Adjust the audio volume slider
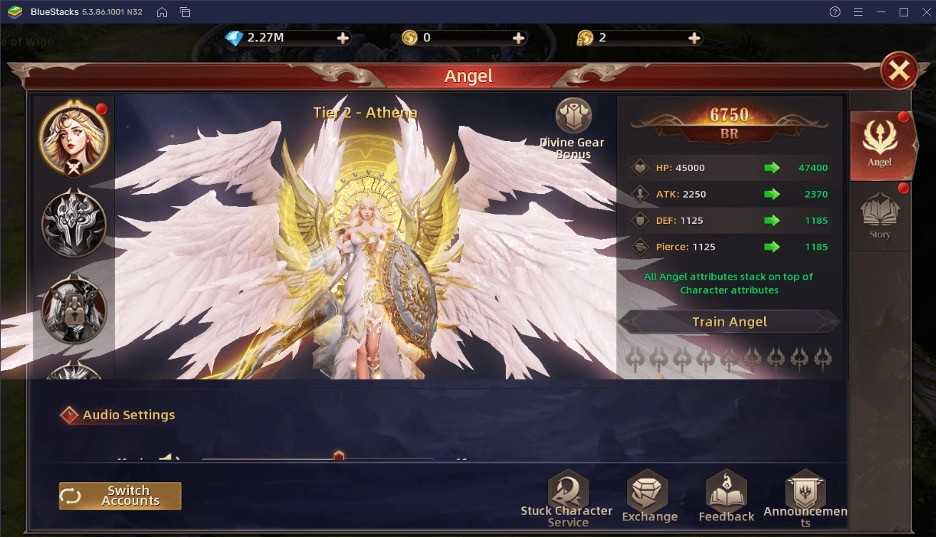Viewport: 936px width, 538px height. 339,457
